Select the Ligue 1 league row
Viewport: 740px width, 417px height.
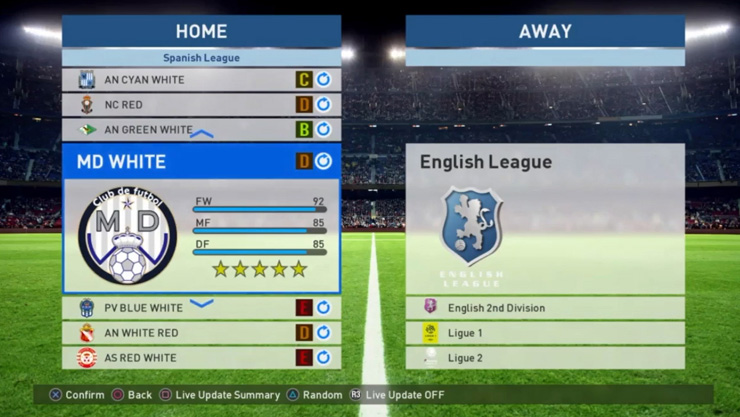[545, 333]
